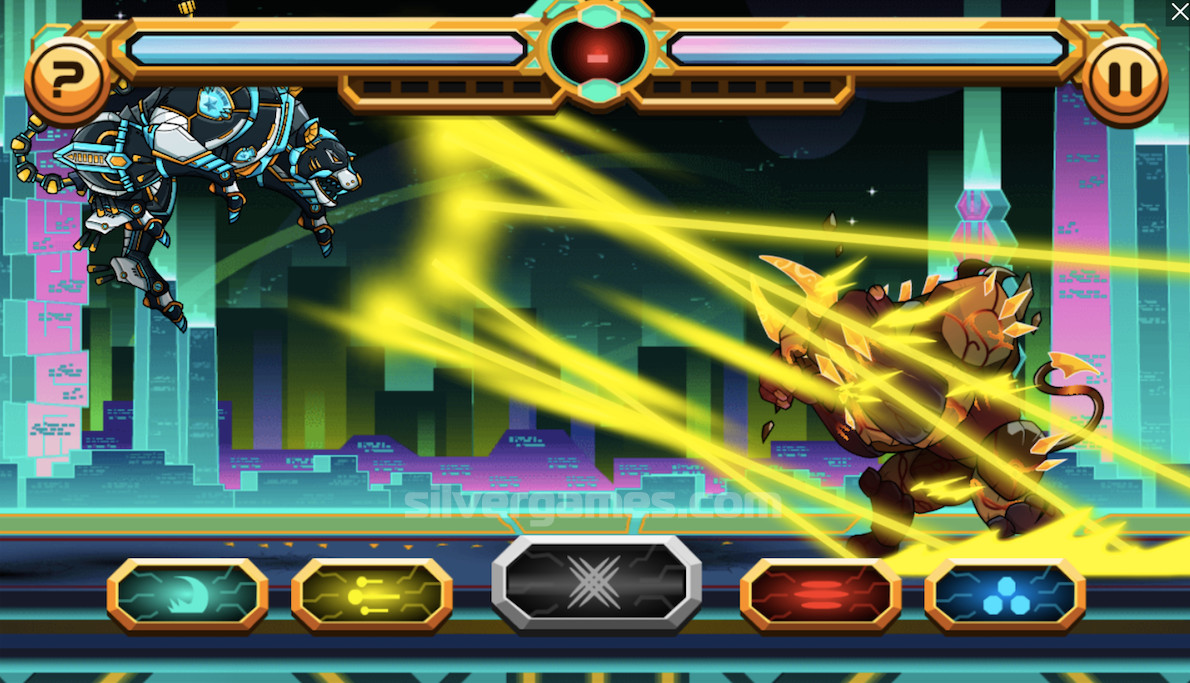Pause the game with the pause button
This screenshot has width=1190, height=683.
pos(1124,77)
